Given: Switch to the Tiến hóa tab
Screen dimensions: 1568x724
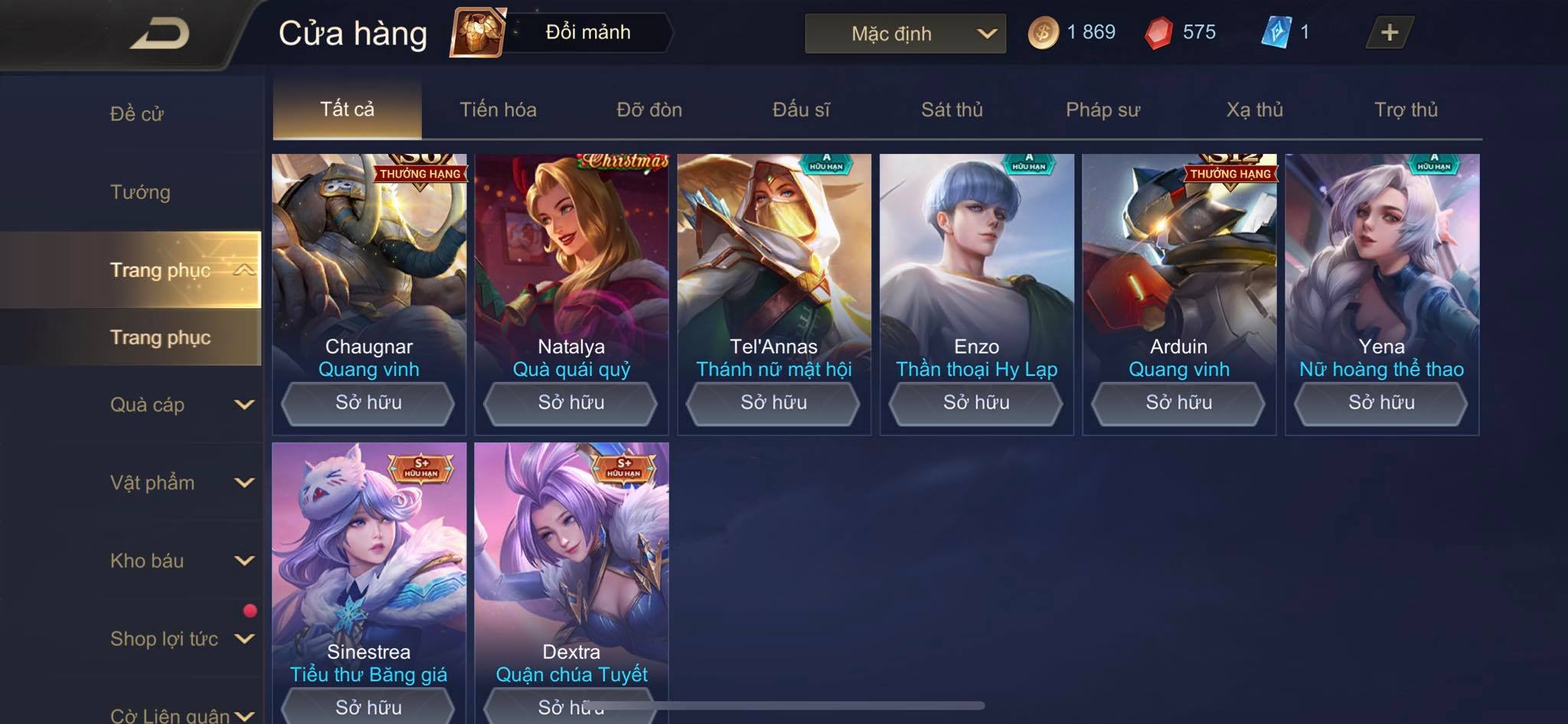Looking at the screenshot, I should 498,109.
